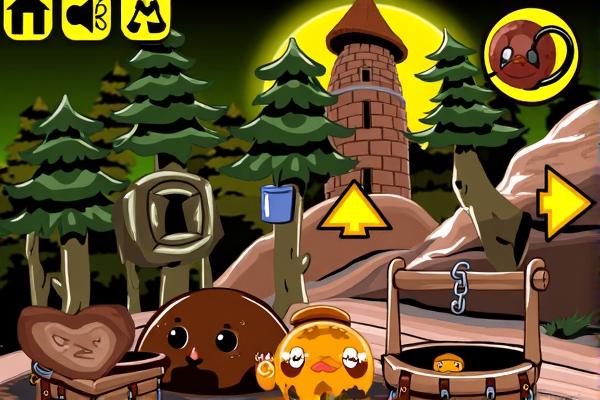Follow the yellow up arrow to the tower

[351, 208]
